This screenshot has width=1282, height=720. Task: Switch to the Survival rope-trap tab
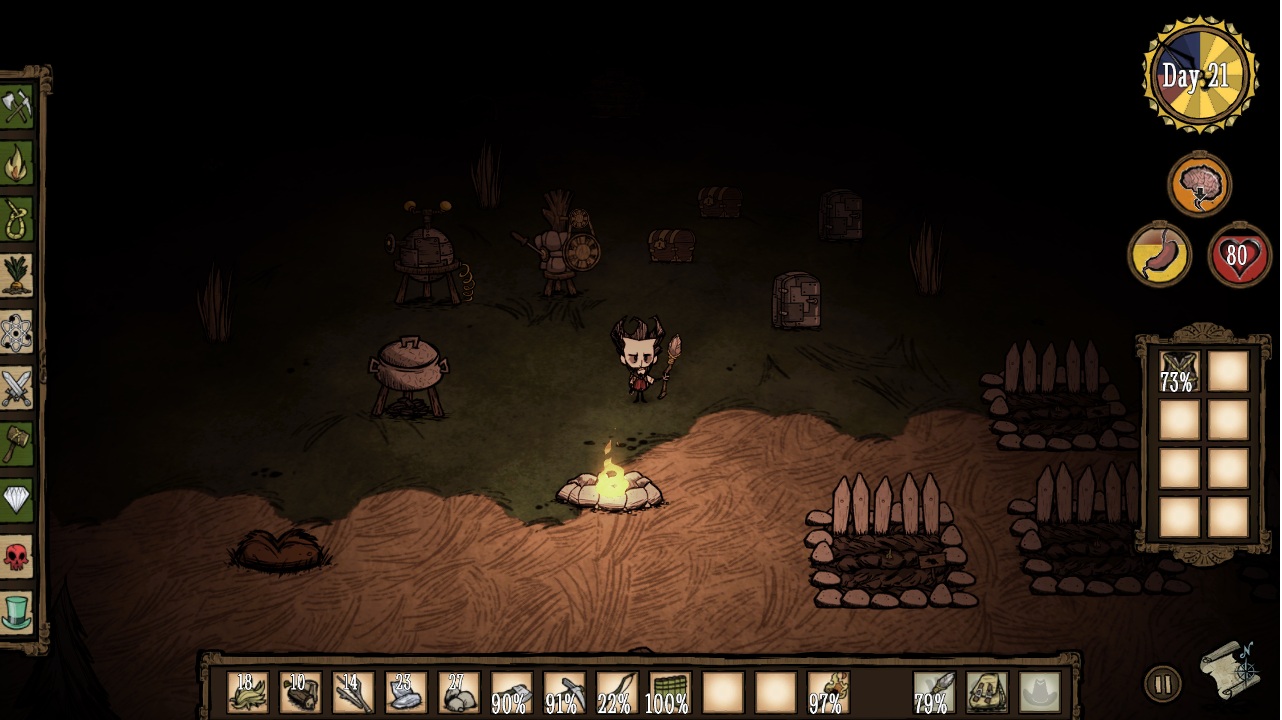point(16,219)
